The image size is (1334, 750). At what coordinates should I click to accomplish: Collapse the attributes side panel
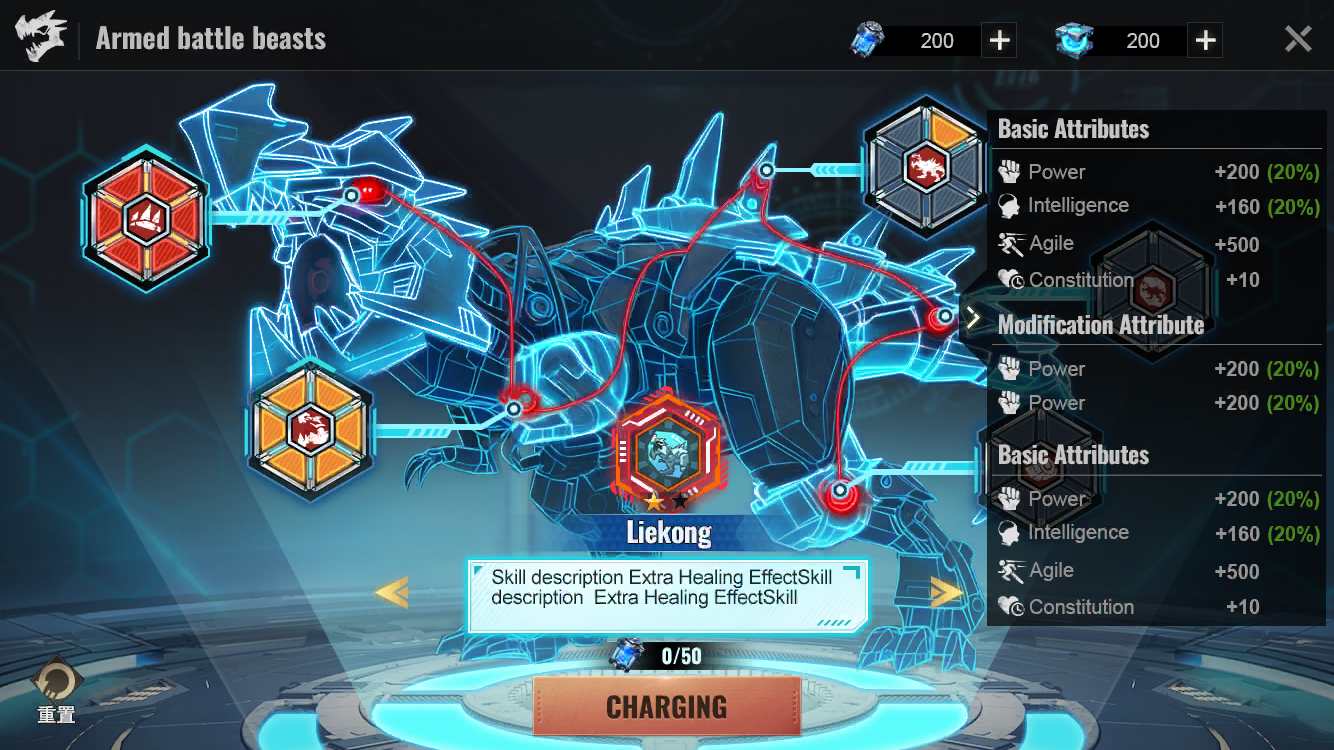(972, 319)
